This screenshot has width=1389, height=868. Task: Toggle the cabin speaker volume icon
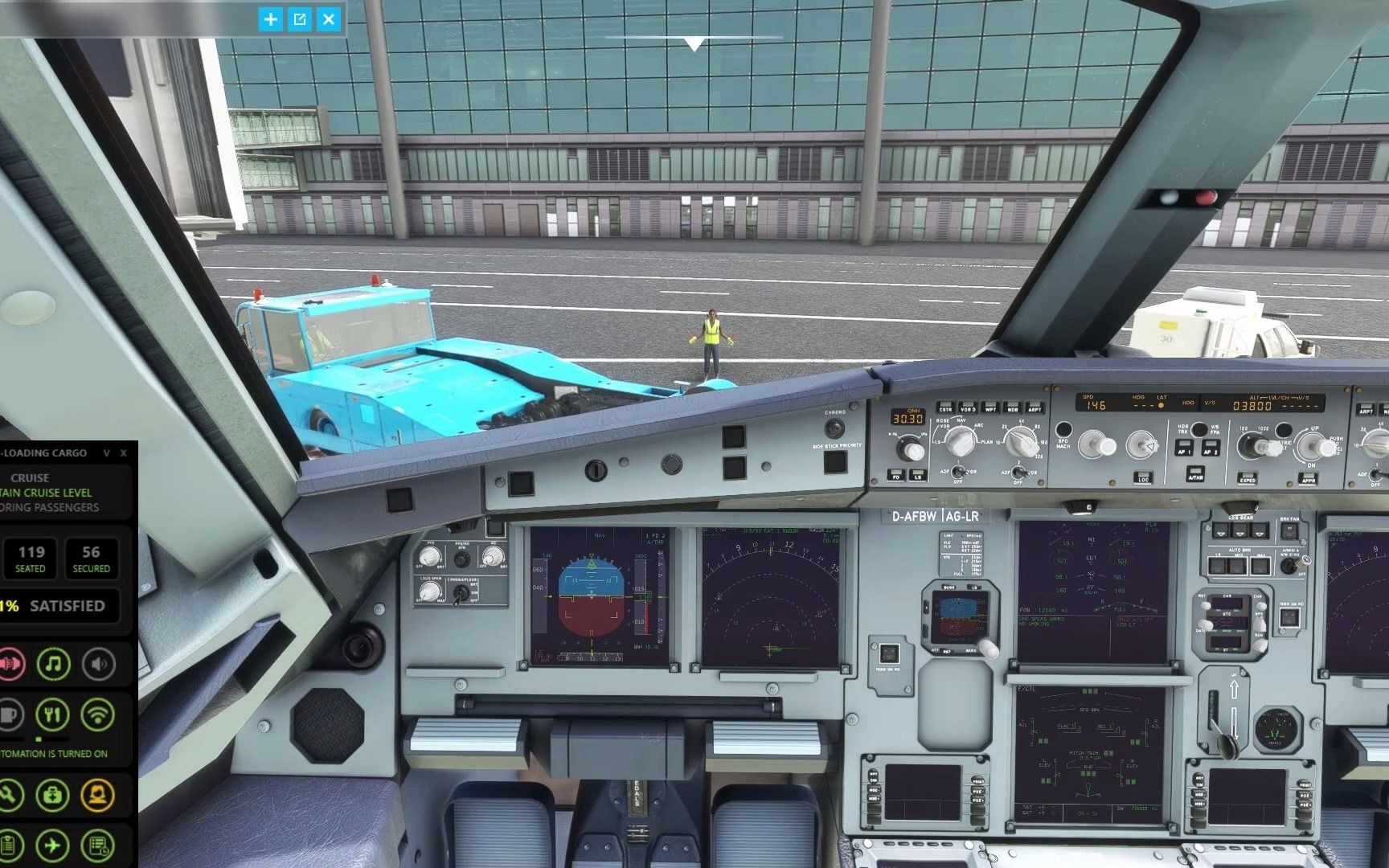click(98, 665)
